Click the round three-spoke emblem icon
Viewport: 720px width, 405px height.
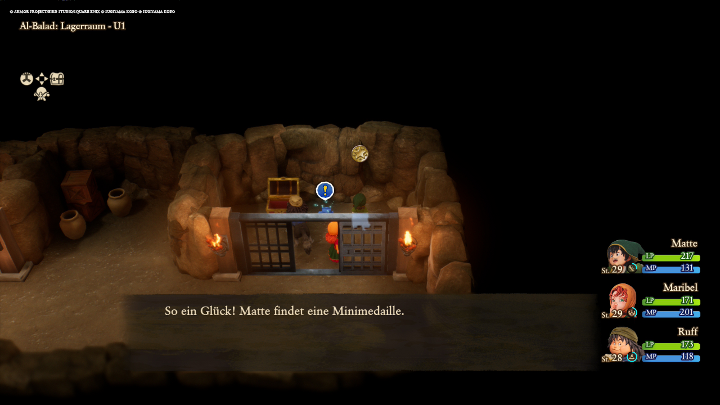(x=27, y=79)
